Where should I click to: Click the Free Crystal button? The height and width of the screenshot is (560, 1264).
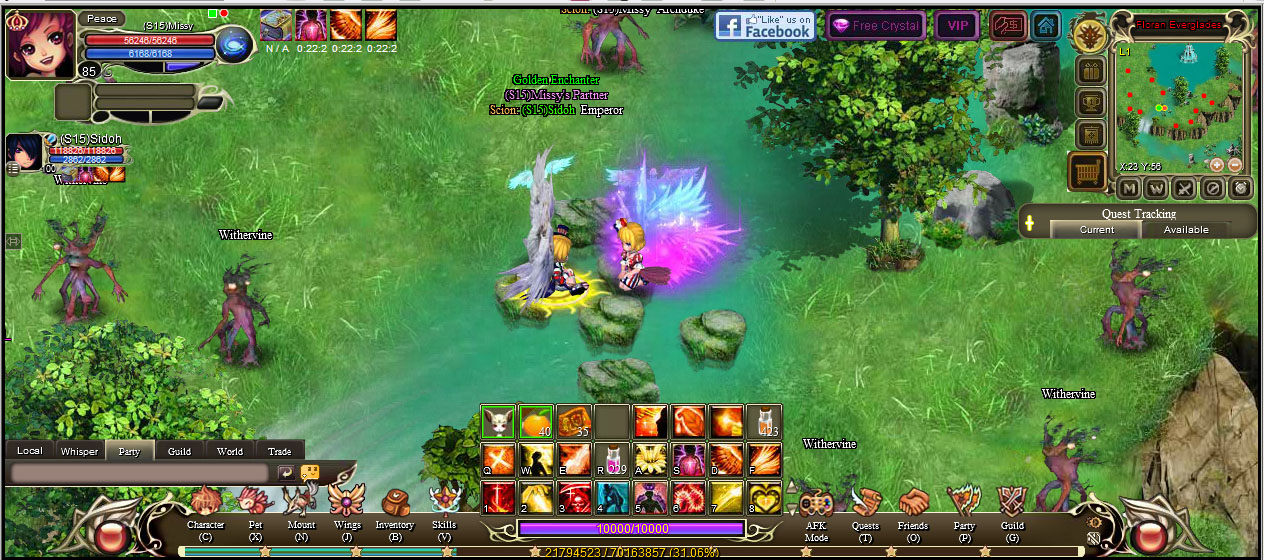tap(876, 26)
